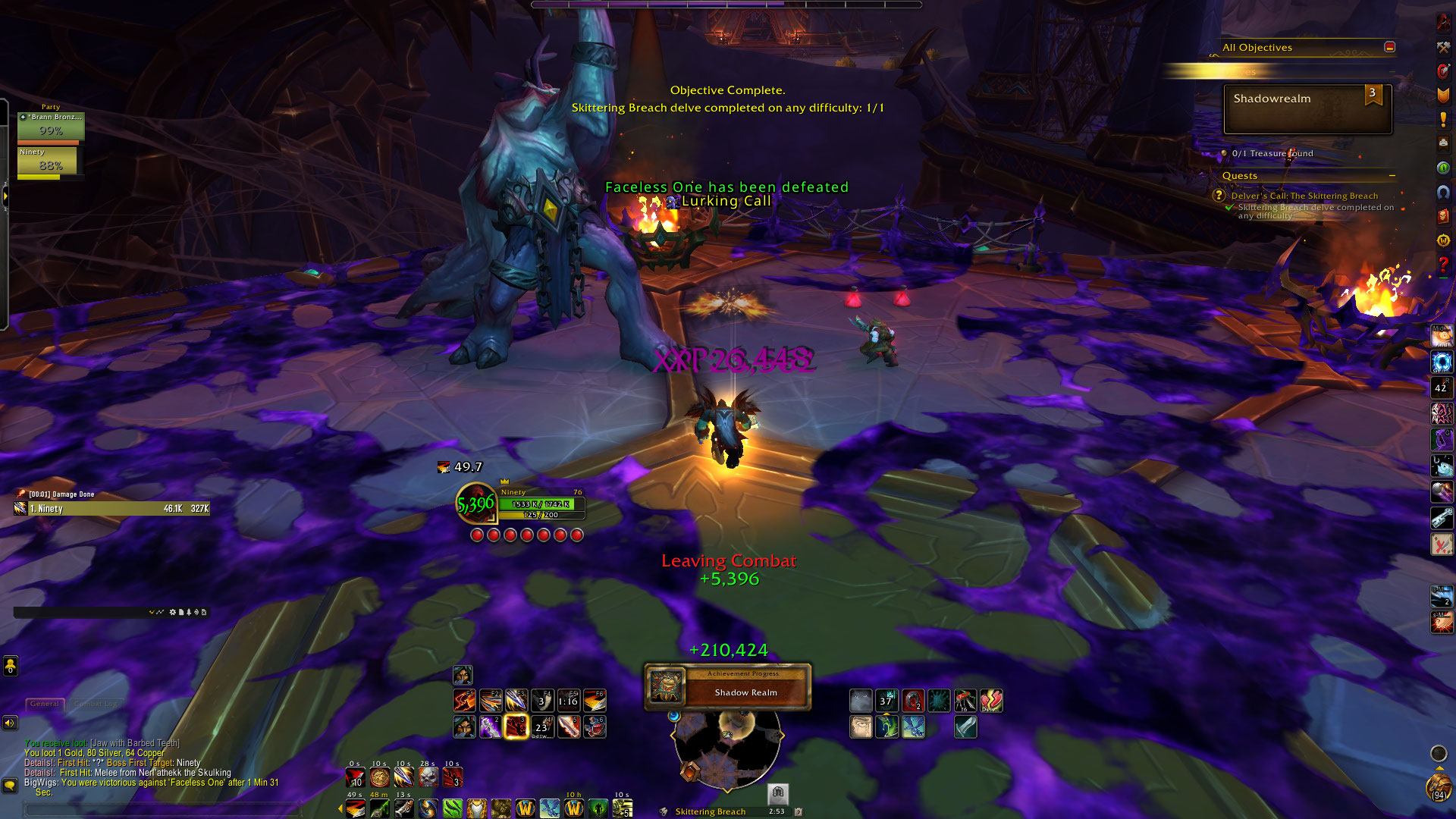Viewport: 1456px width, 819px height.
Task: Toggle the chat speaker sound button
Action: tap(10, 723)
